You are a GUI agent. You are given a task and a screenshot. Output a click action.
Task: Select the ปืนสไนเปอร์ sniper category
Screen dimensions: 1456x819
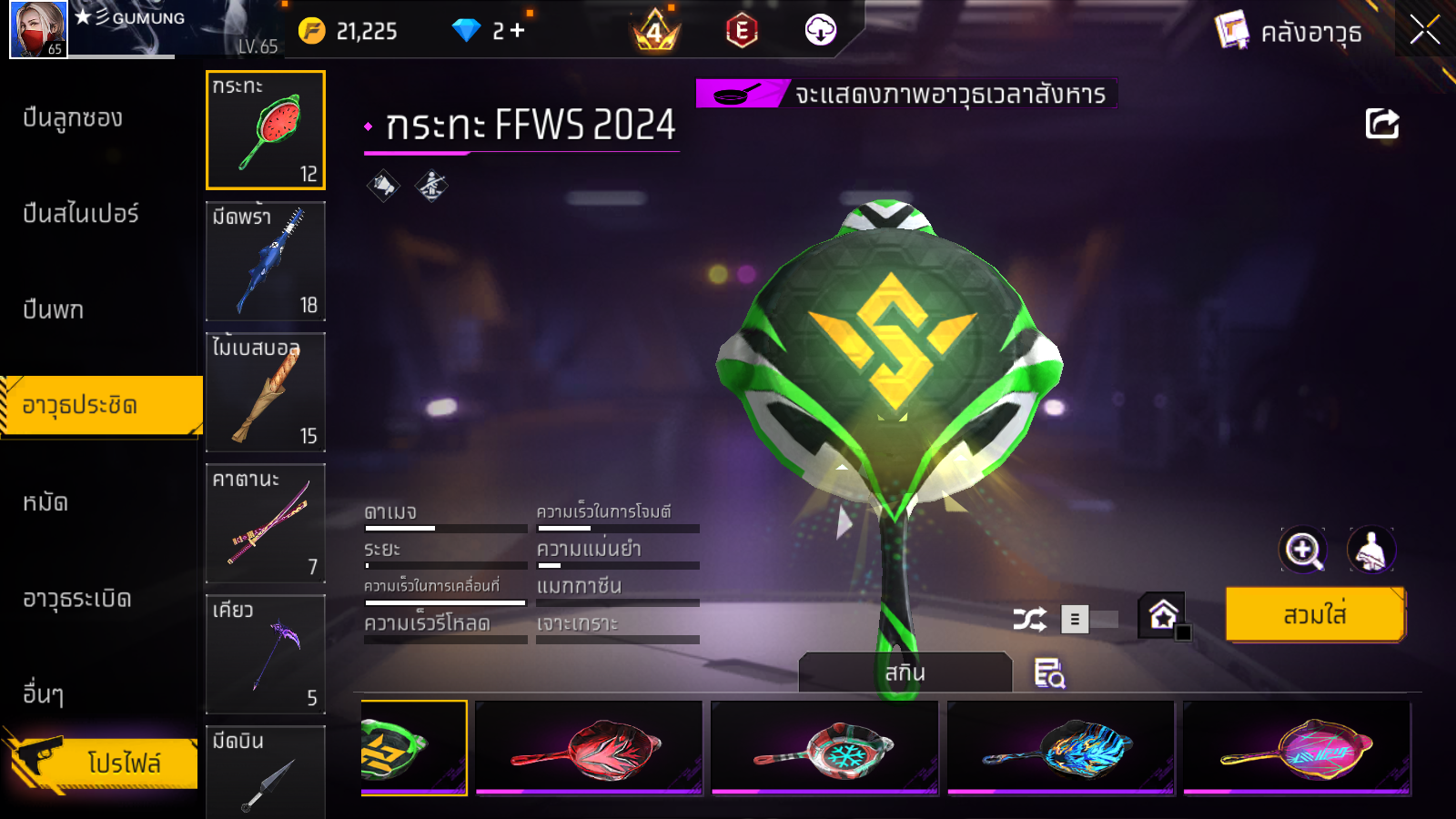80,214
